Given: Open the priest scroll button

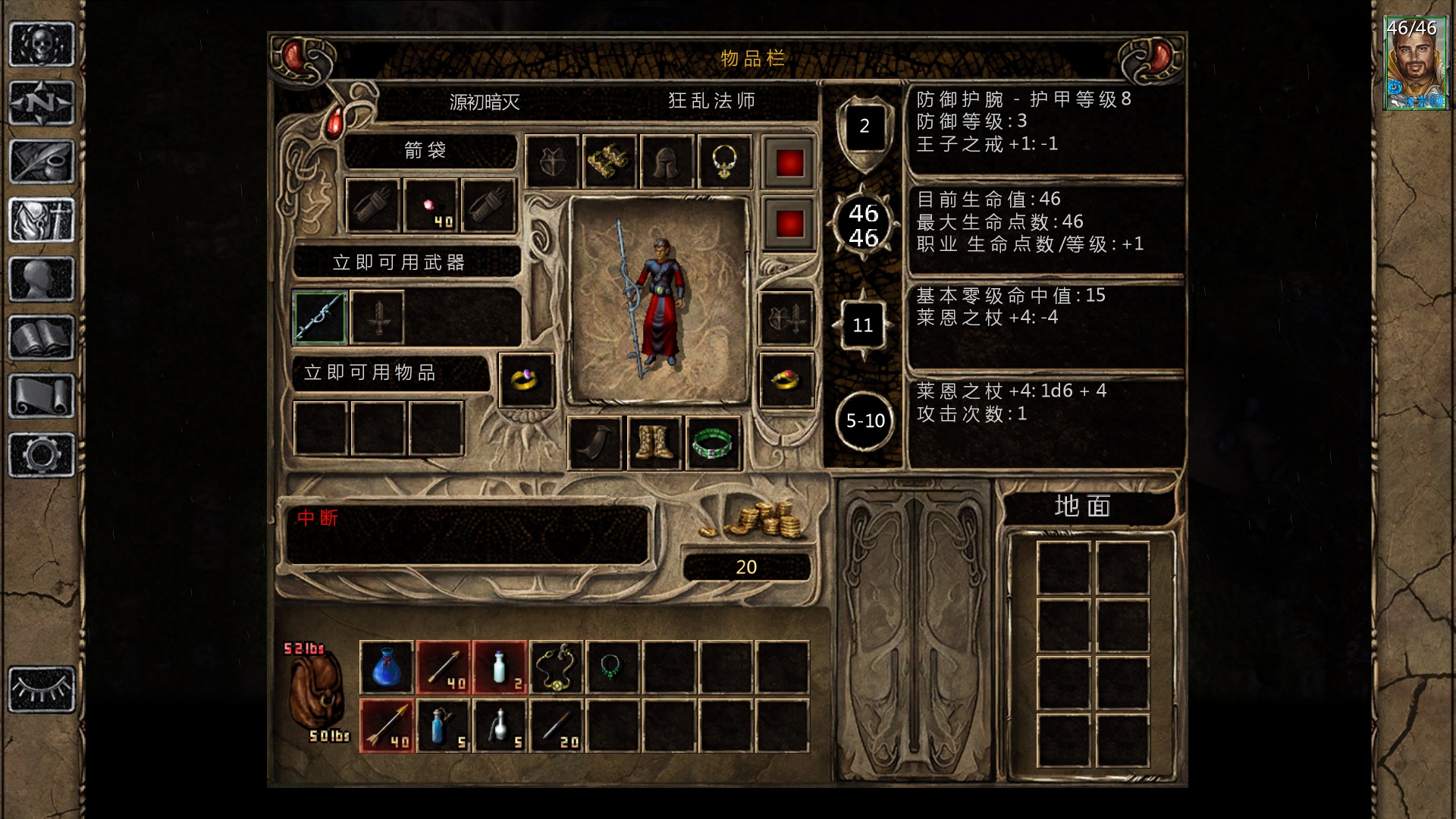Looking at the screenshot, I should click(42, 396).
